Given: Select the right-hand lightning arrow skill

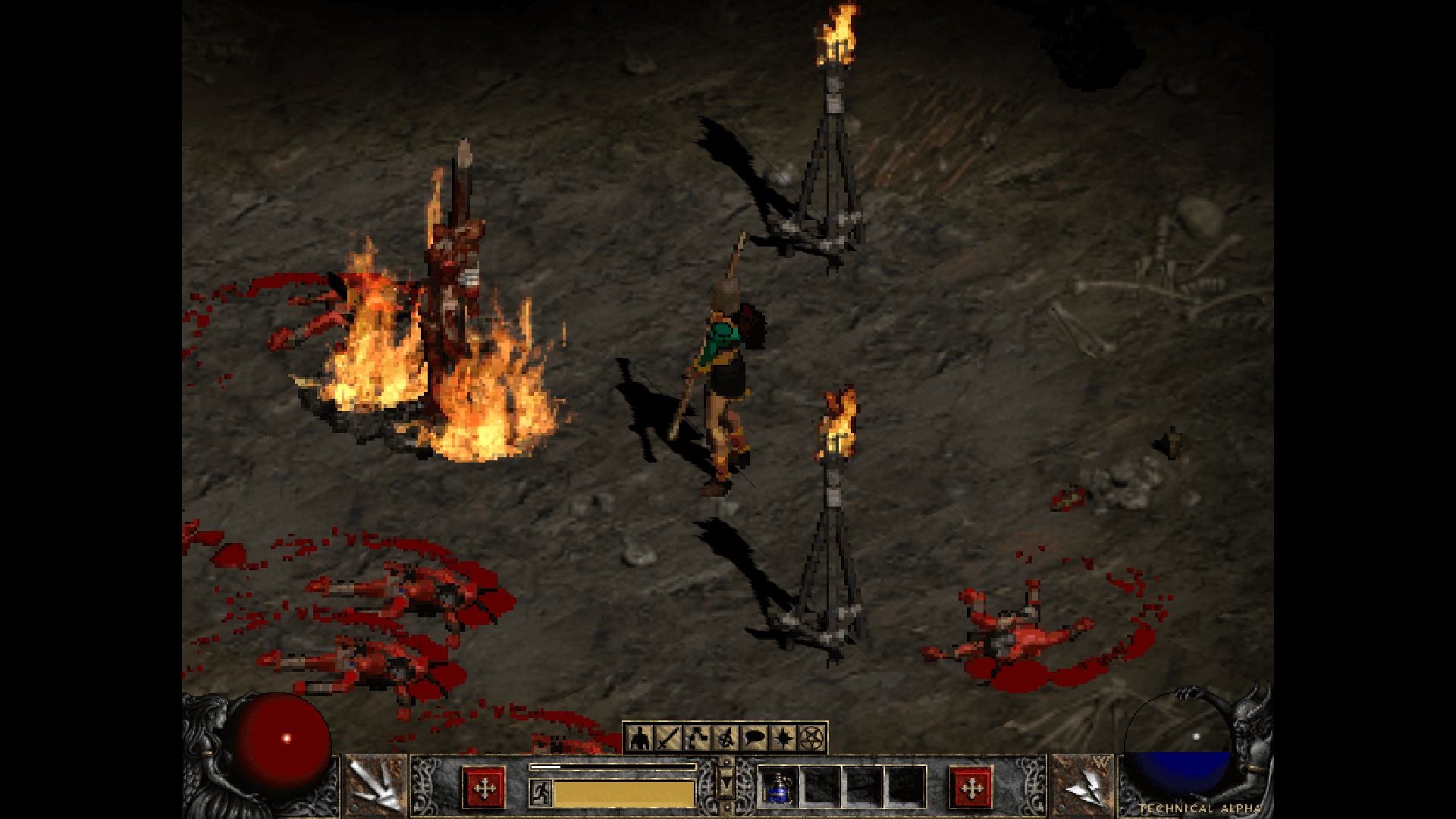Looking at the screenshot, I should (1083, 786).
